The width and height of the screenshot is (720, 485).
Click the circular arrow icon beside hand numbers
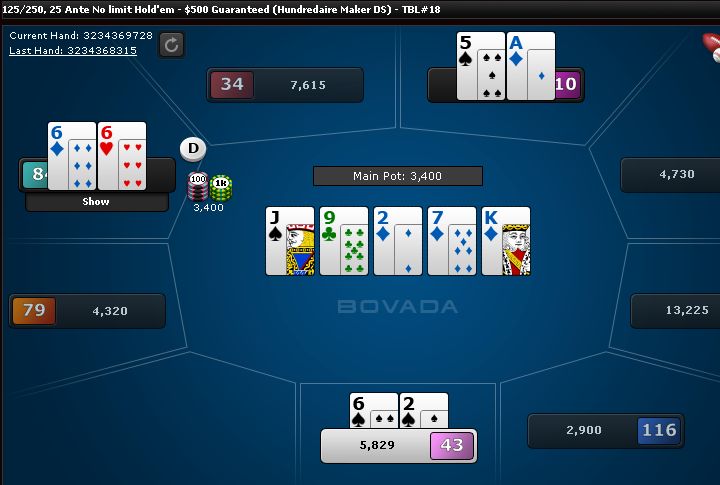pos(171,44)
